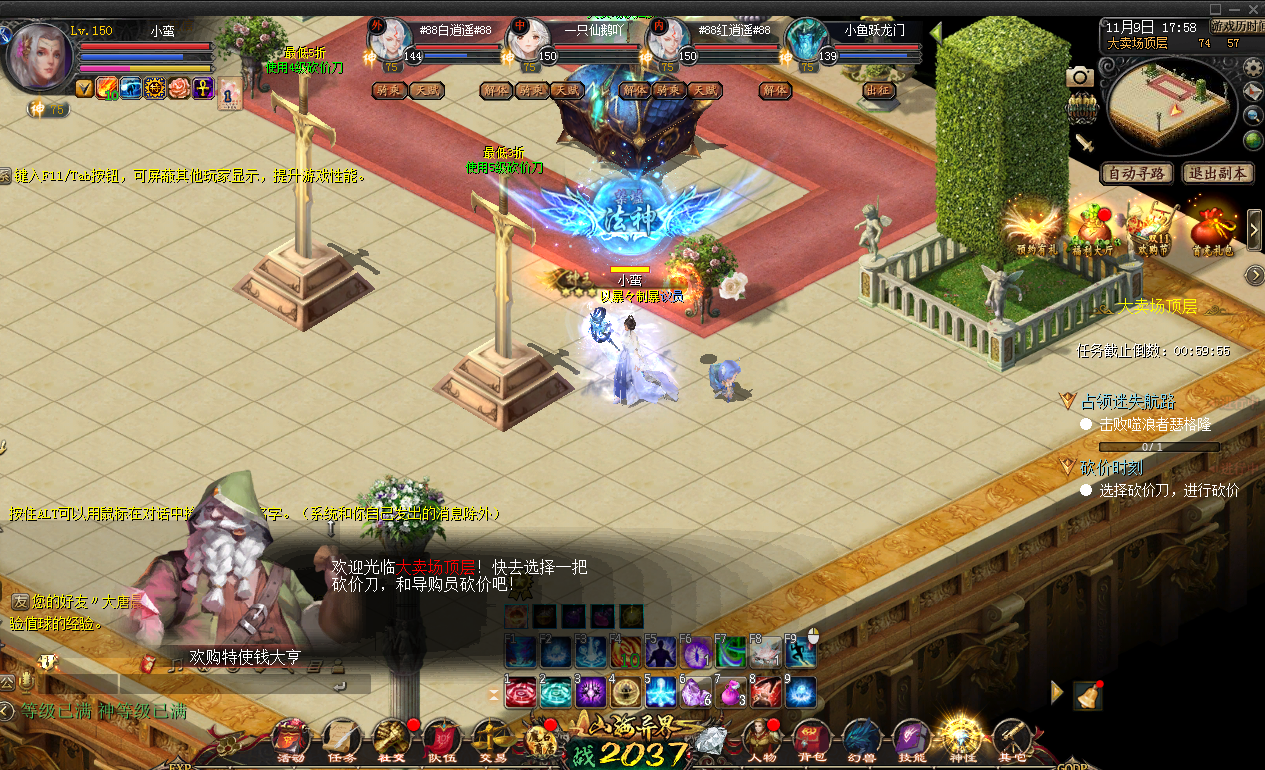Open the 队伍 team panel
The image size is (1265, 770).
coord(441,740)
